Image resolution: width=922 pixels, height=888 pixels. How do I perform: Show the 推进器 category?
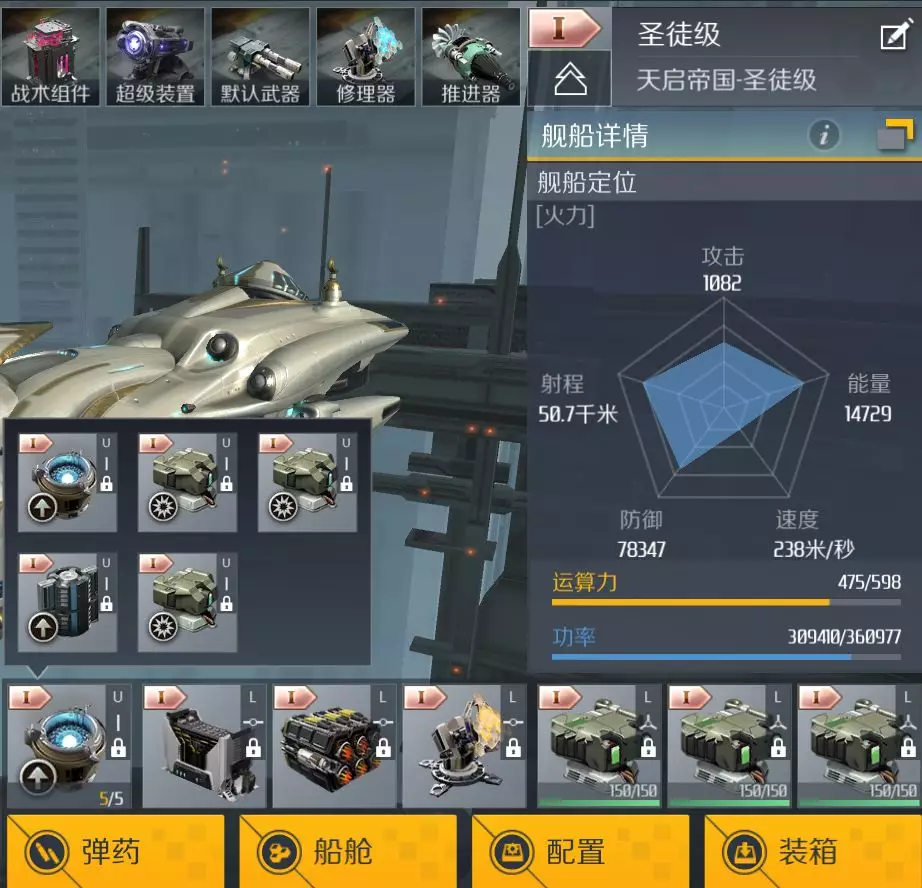click(x=470, y=56)
